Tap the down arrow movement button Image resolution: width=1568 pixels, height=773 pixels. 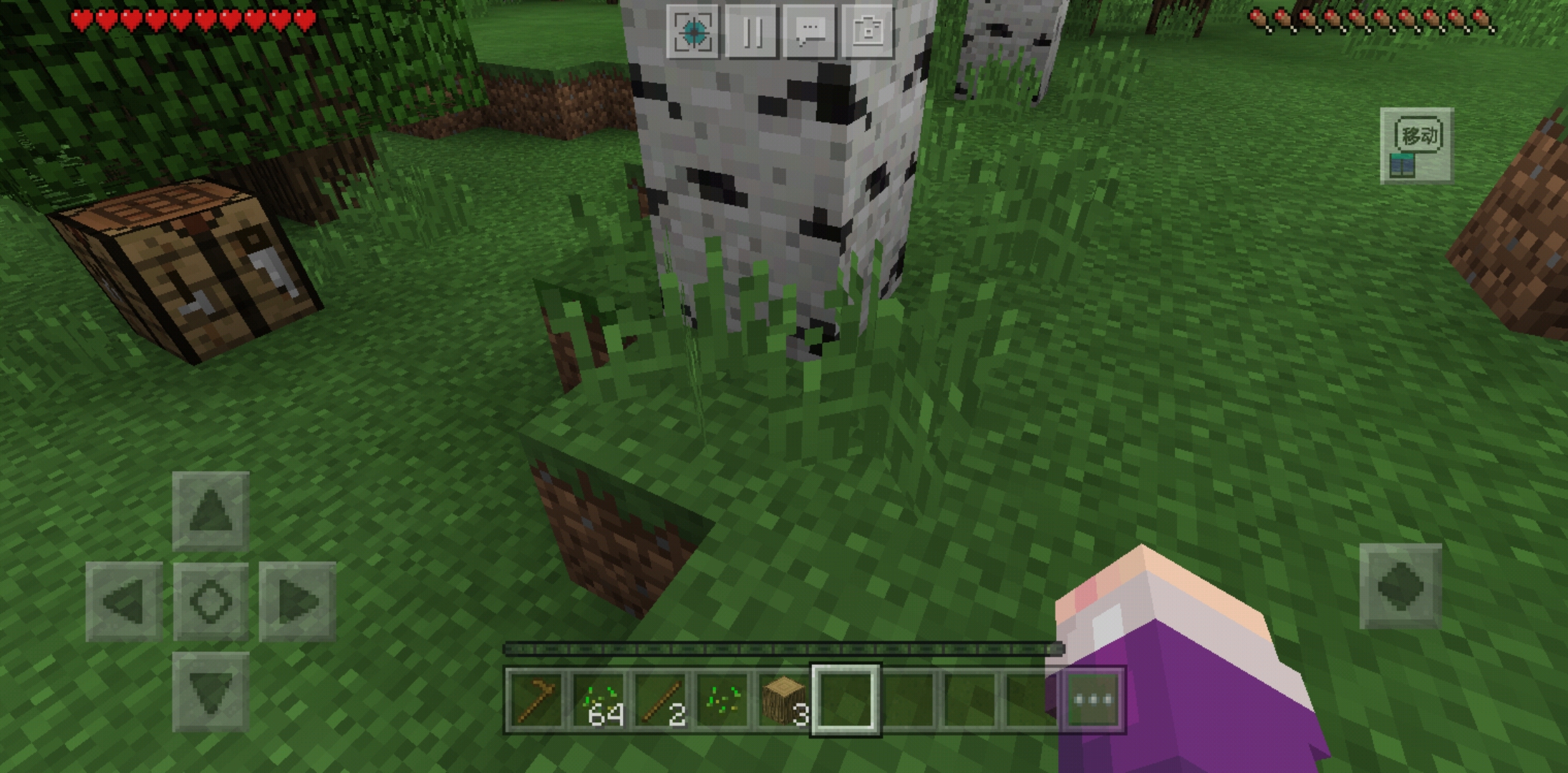[210, 691]
